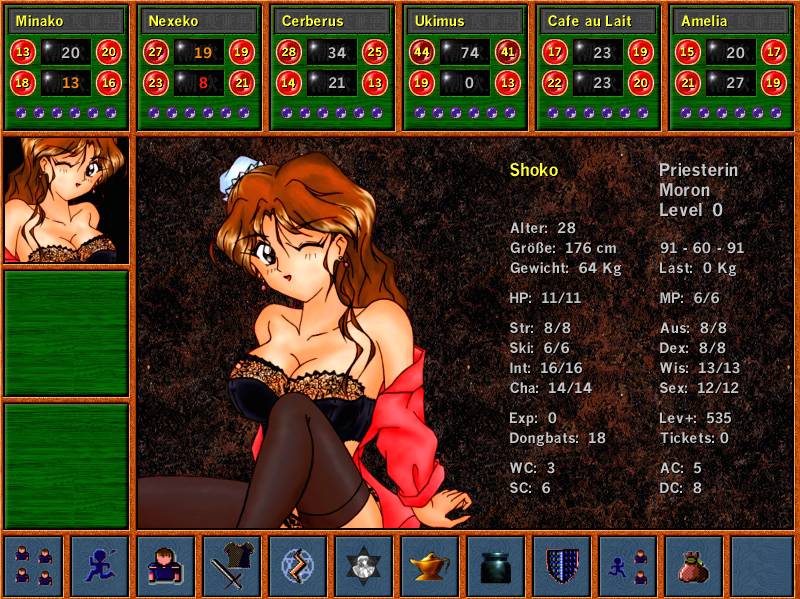Click the dark glass jar icon
The image size is (800, 599).
(x=496, y=566)
